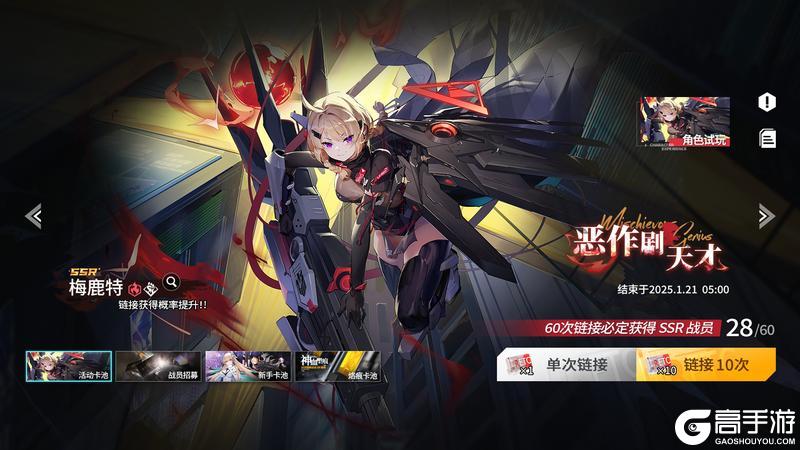This screenshot has width=800, height=450.
Task: Pull ten times with 链接10次
Action: (x=705, y=365)
